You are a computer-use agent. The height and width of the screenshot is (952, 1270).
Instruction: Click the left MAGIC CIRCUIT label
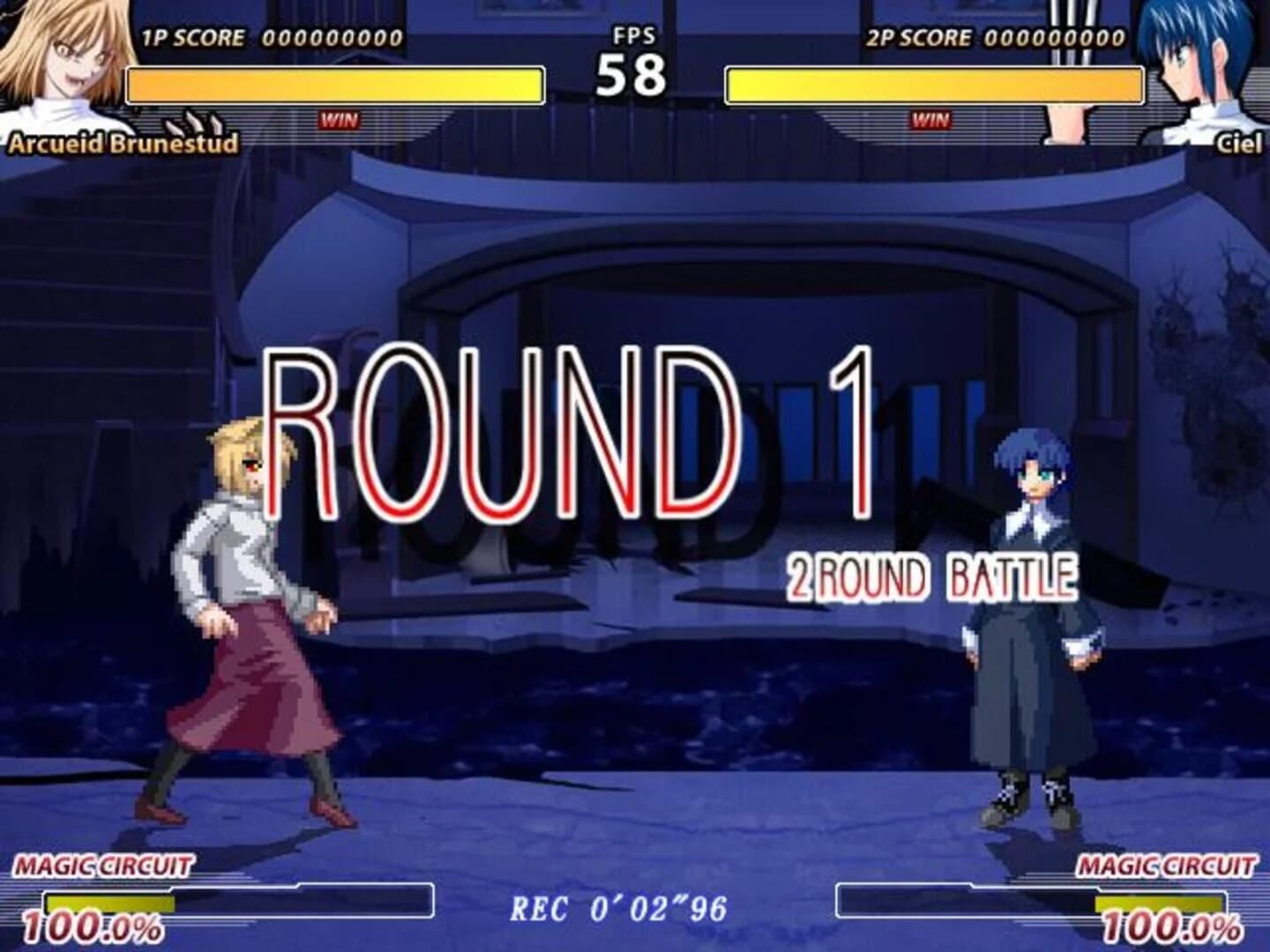pyautogui.click(x=103, y=866)
